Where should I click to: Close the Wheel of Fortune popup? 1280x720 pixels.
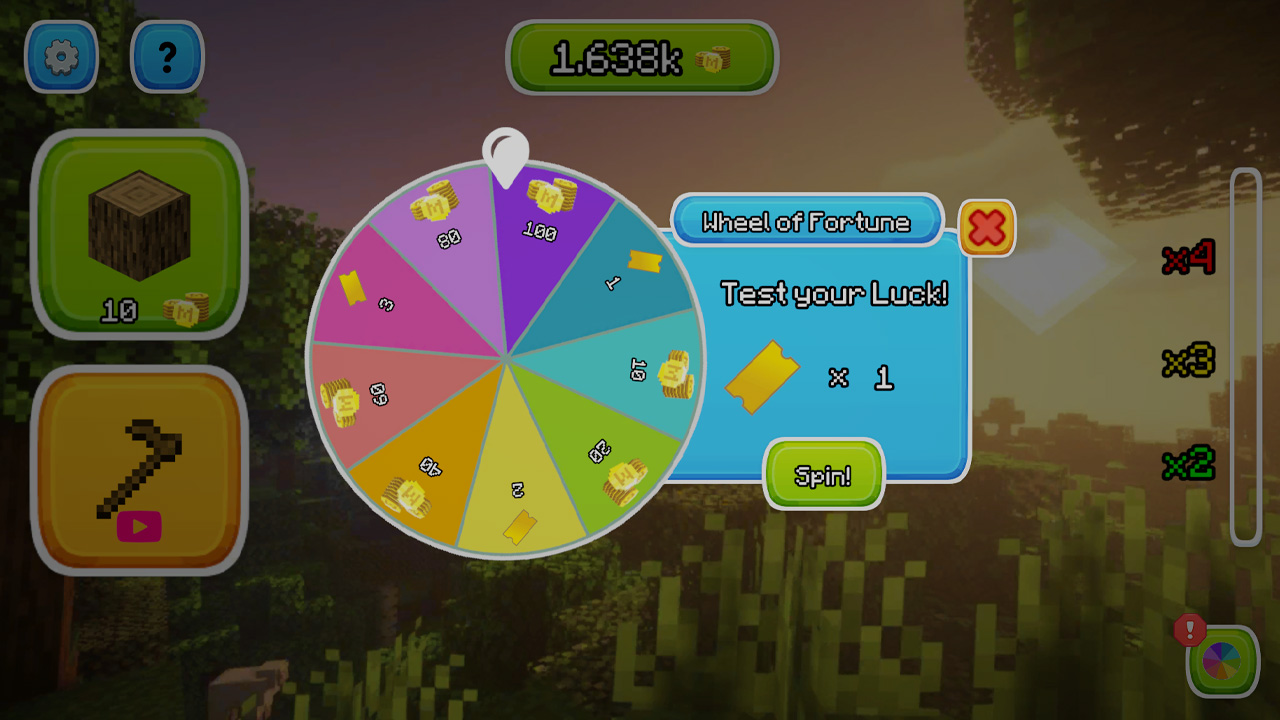[x=985, y=228]
